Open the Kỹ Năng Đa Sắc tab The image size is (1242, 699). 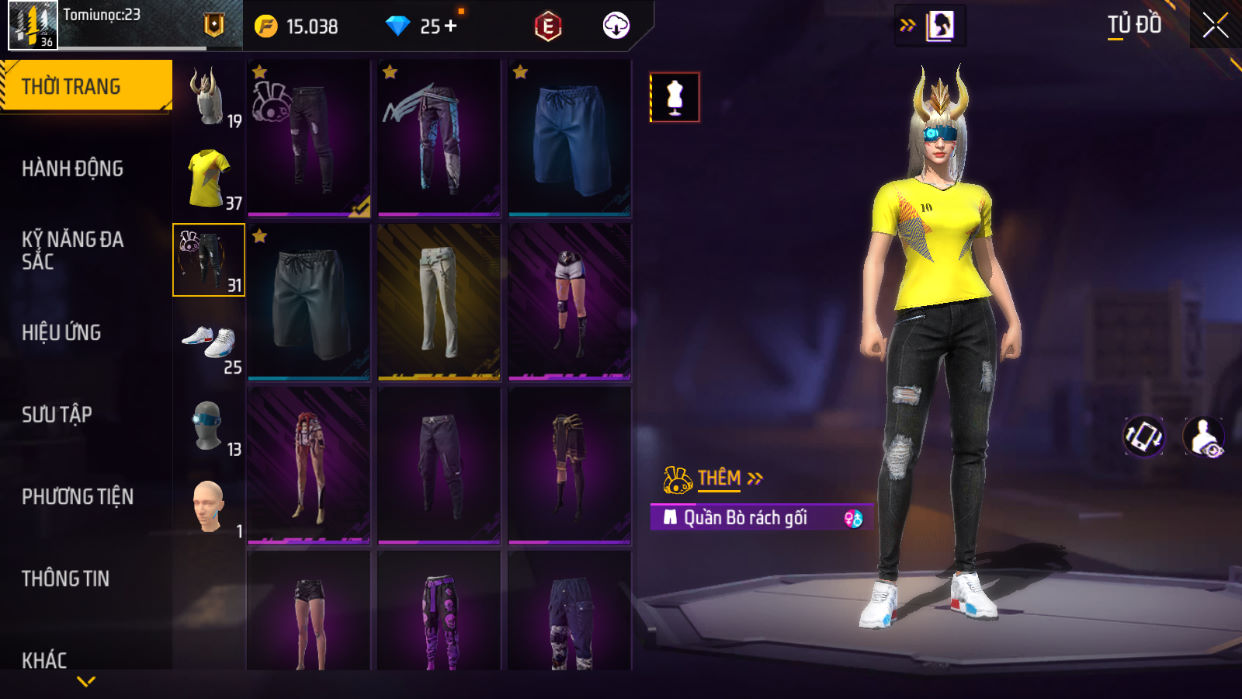73,250
